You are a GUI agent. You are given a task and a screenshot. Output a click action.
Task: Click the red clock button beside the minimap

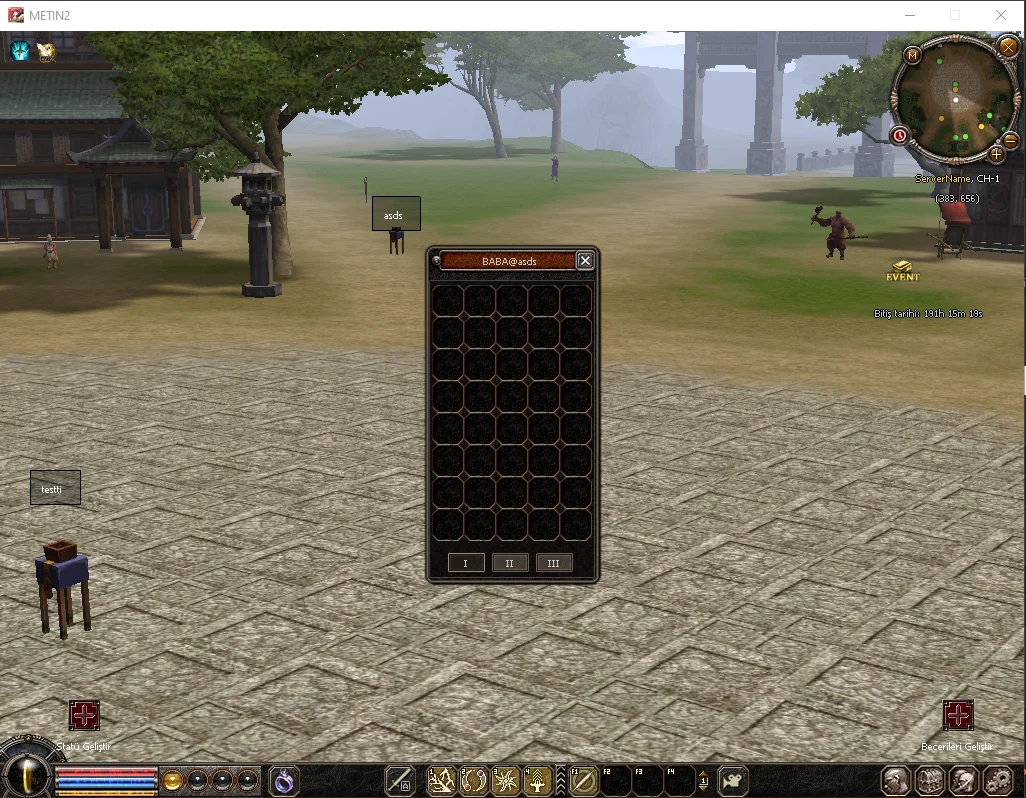coord(899,135)
